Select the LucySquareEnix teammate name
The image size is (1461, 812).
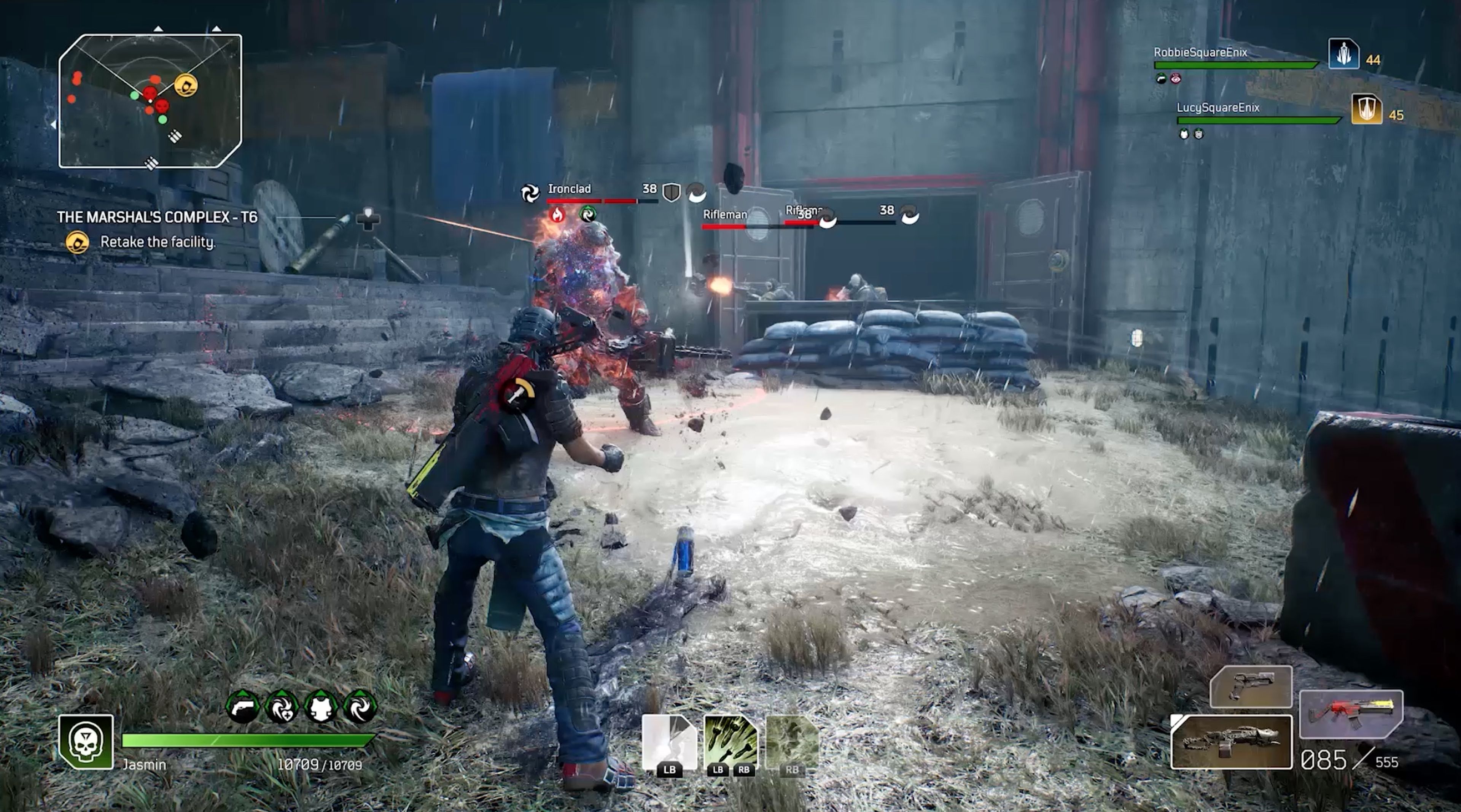1217,108
